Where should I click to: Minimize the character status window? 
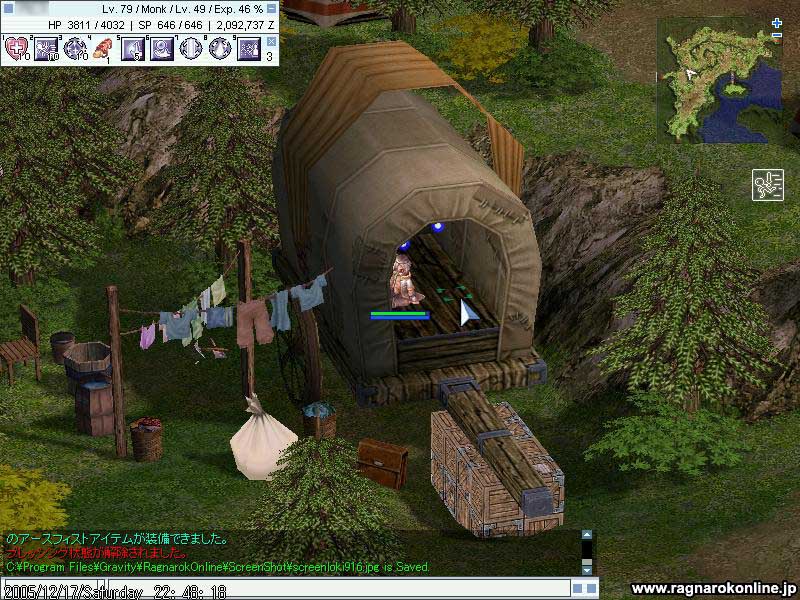tap(273, 8)
